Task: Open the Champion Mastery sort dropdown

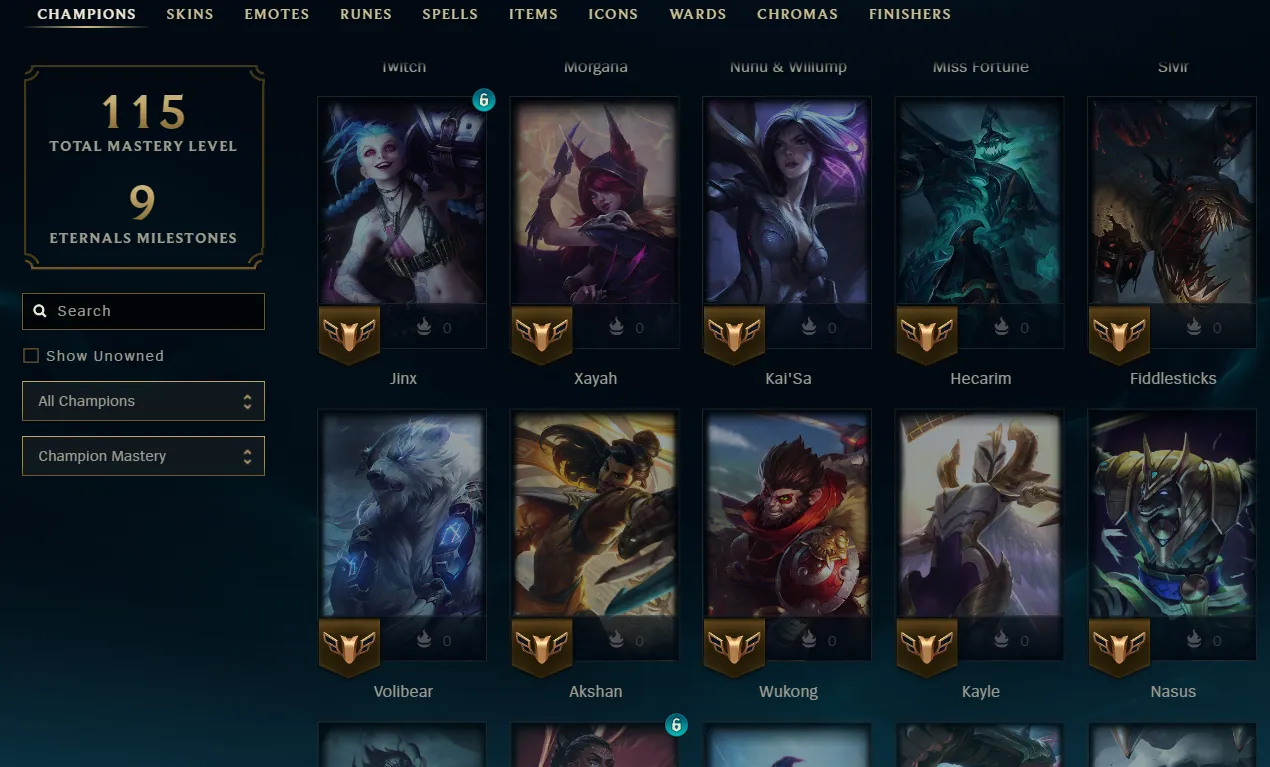Action: 143,456
